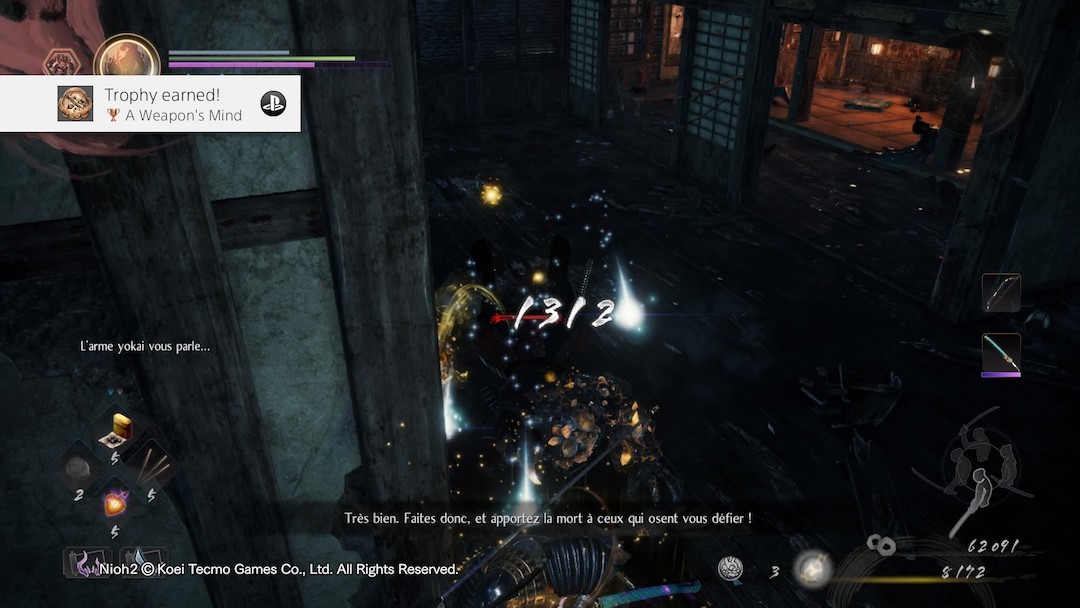The height and width of the screenshot is (608, 1080).
Task: Choose the wooden sticks shortcut item
Action: click(153, 466)
